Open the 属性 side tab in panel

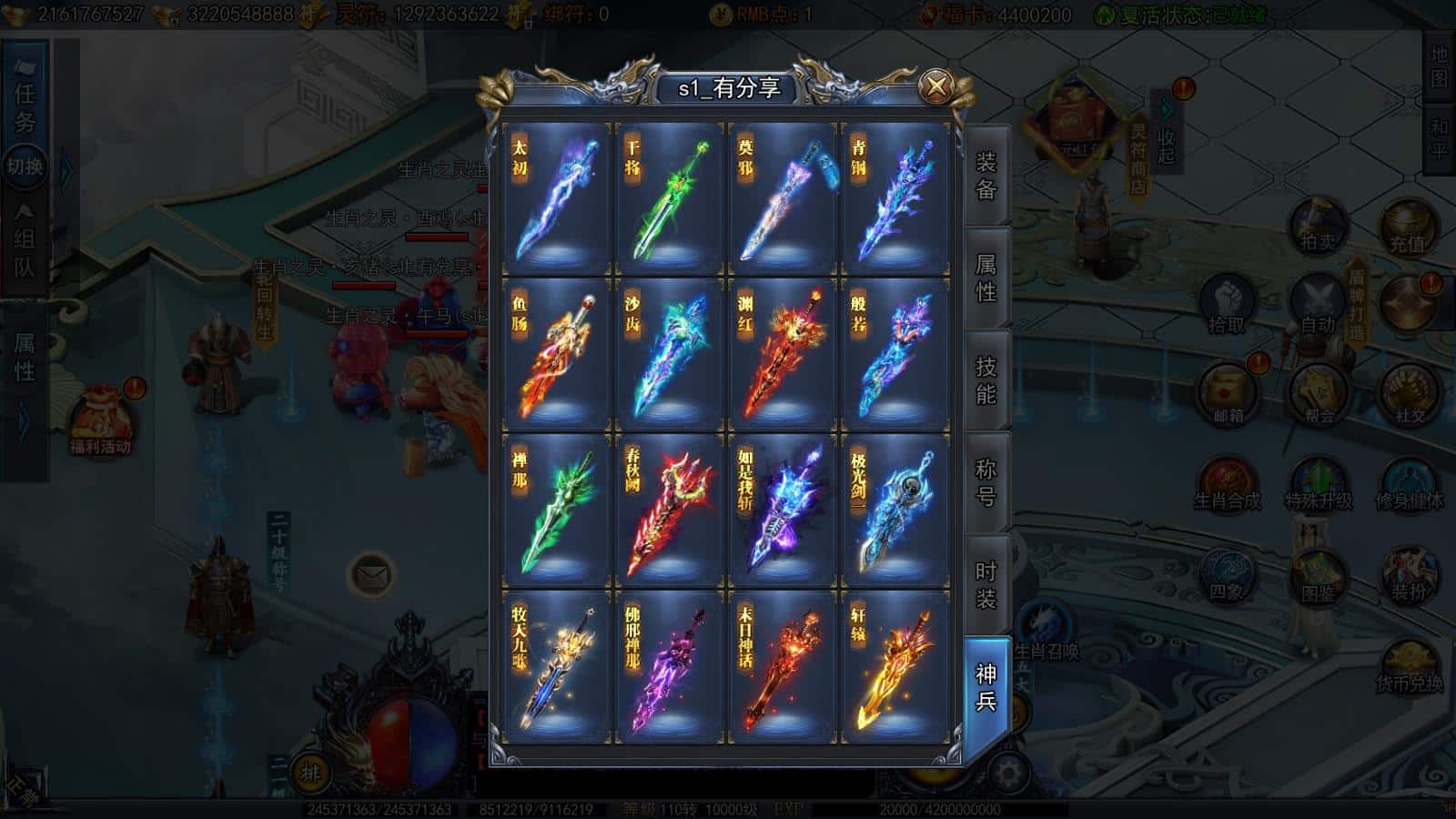pos(986,278)
